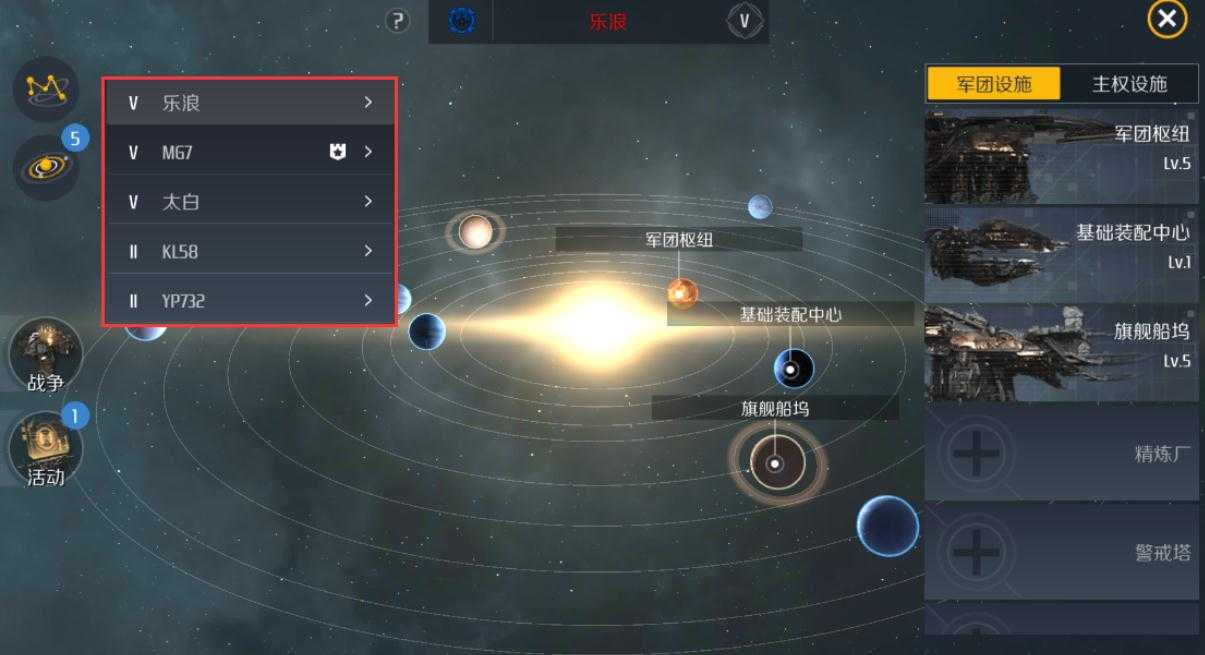Image resolution: width=1205 pixels, height=655 pixels.
Task: Pick the KL58 system entry
Action: coord(250,251)
